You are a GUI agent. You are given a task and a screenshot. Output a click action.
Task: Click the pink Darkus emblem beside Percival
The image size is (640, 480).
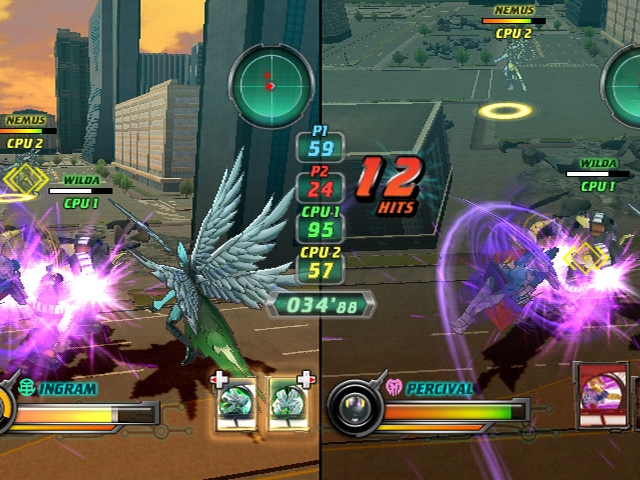pyautogui.click(x=393, y=386)
